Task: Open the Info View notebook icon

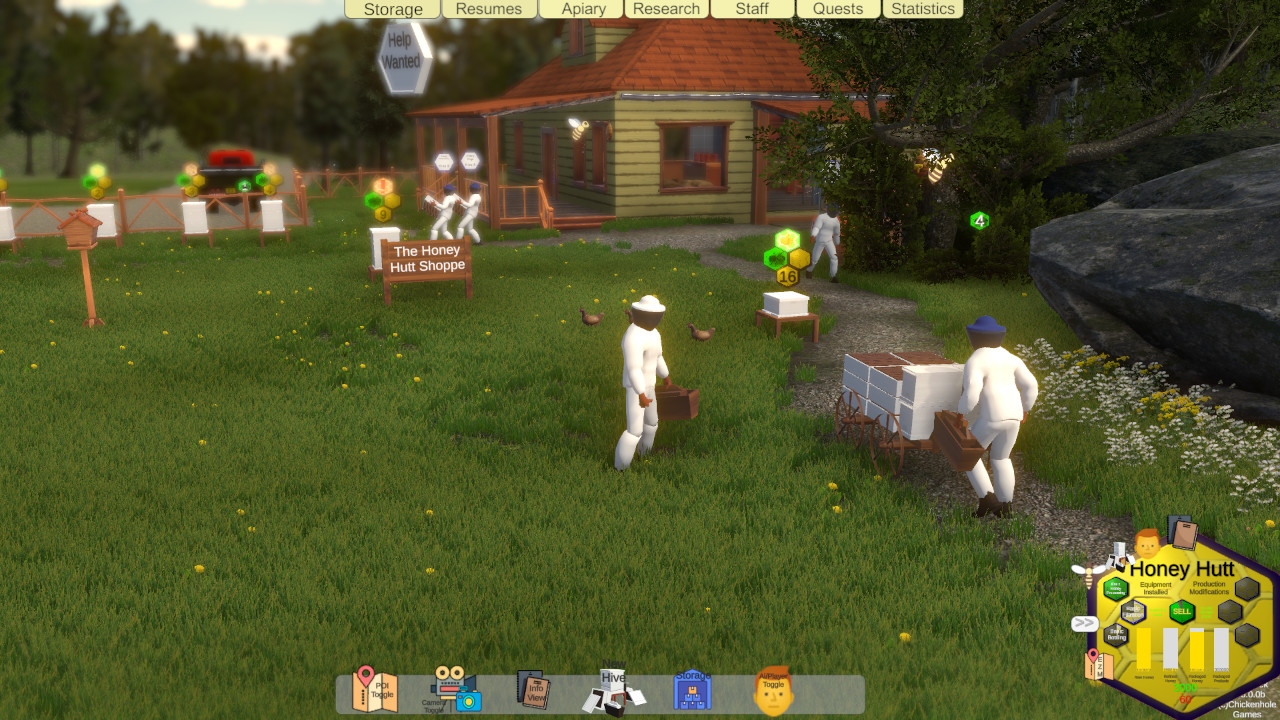Action: (534, 690)
